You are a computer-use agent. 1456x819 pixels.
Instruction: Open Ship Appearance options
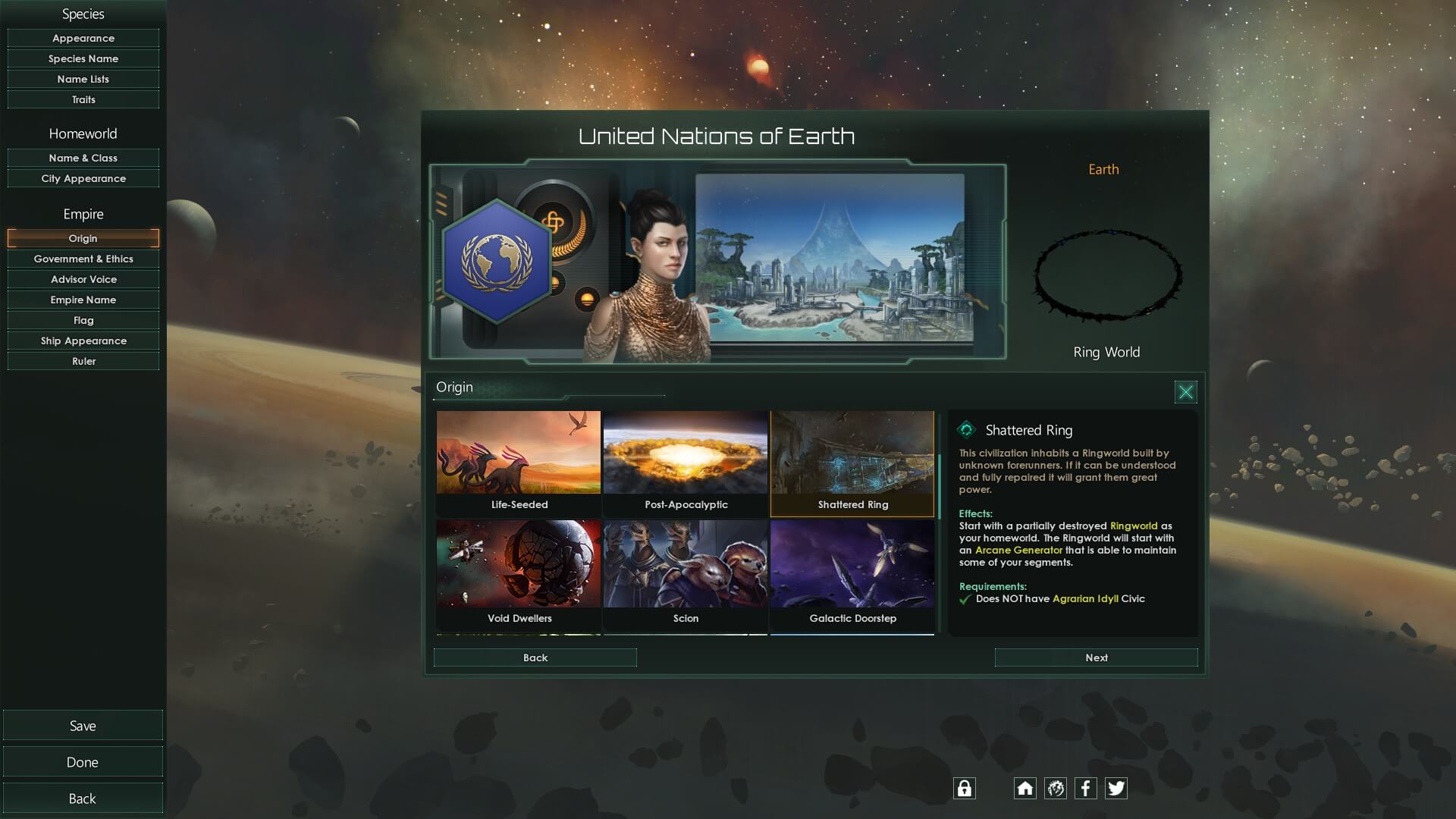[83, 340]
